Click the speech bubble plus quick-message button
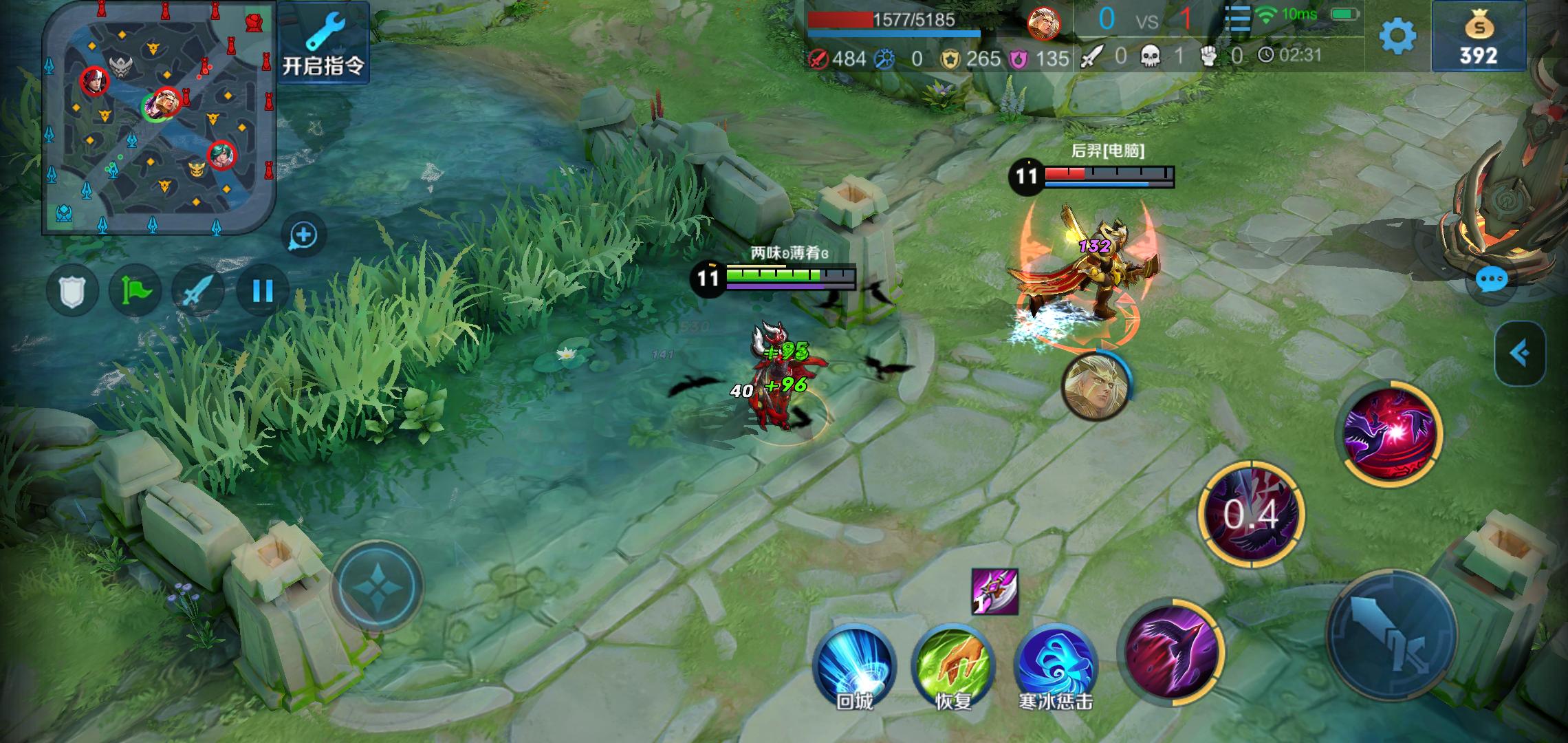 pyautogui.click(x=303, y=235)
